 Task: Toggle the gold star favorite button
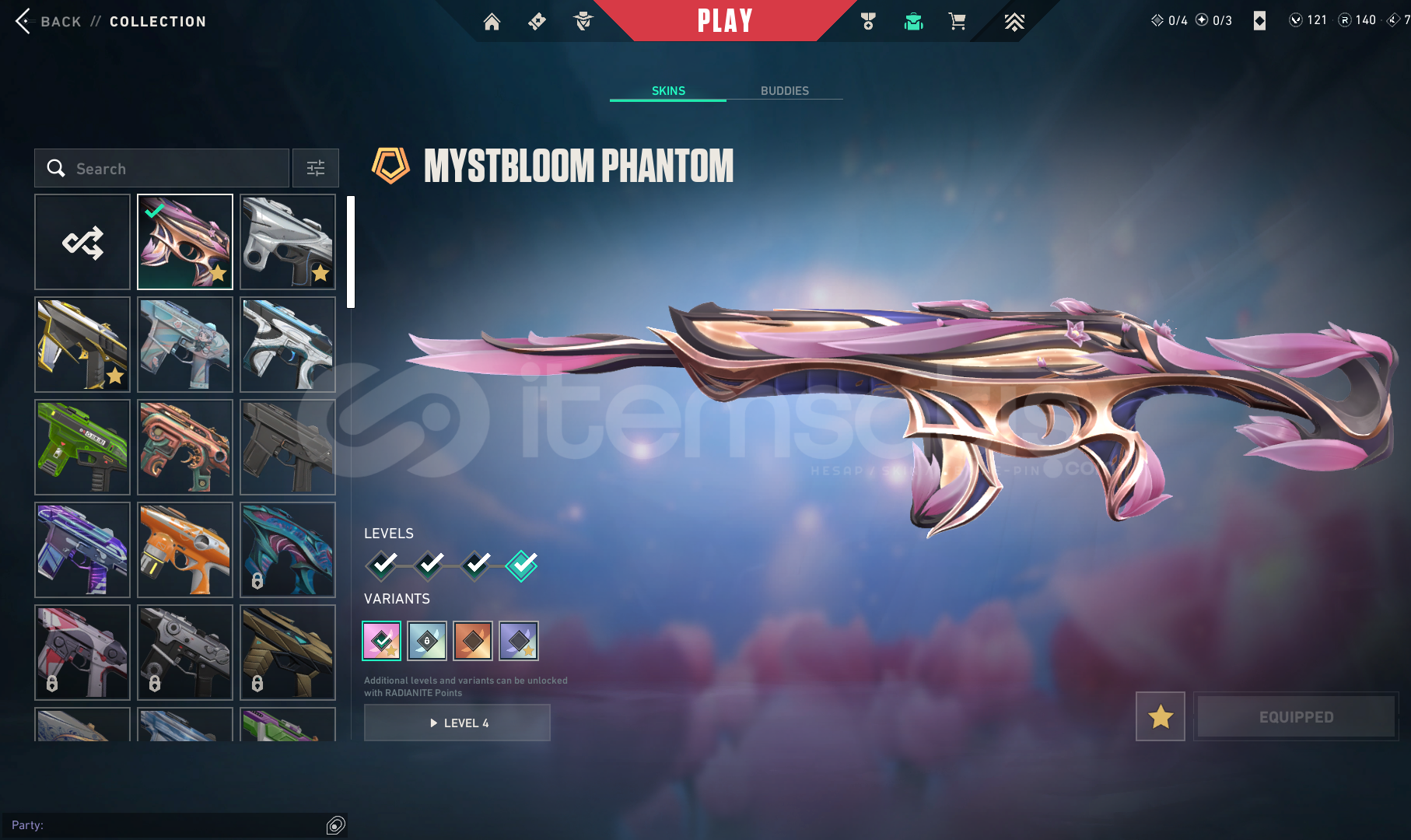tap(1160, 716)
